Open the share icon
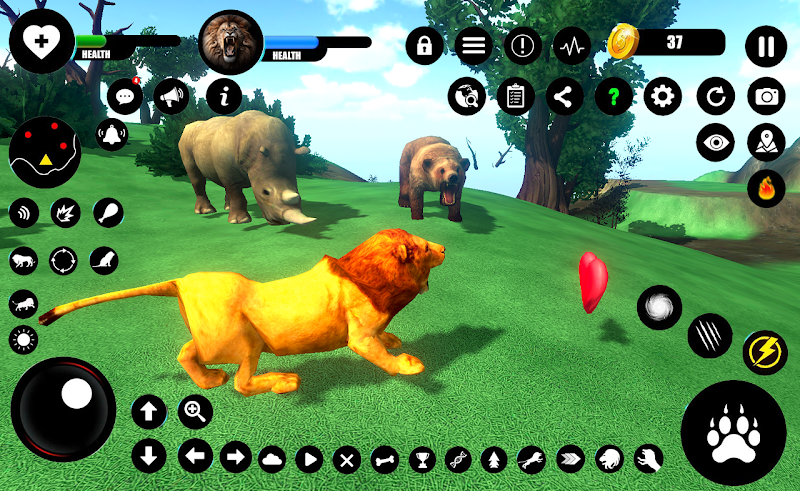This screenshot has width=800, height=491. [x=565, y=97]
